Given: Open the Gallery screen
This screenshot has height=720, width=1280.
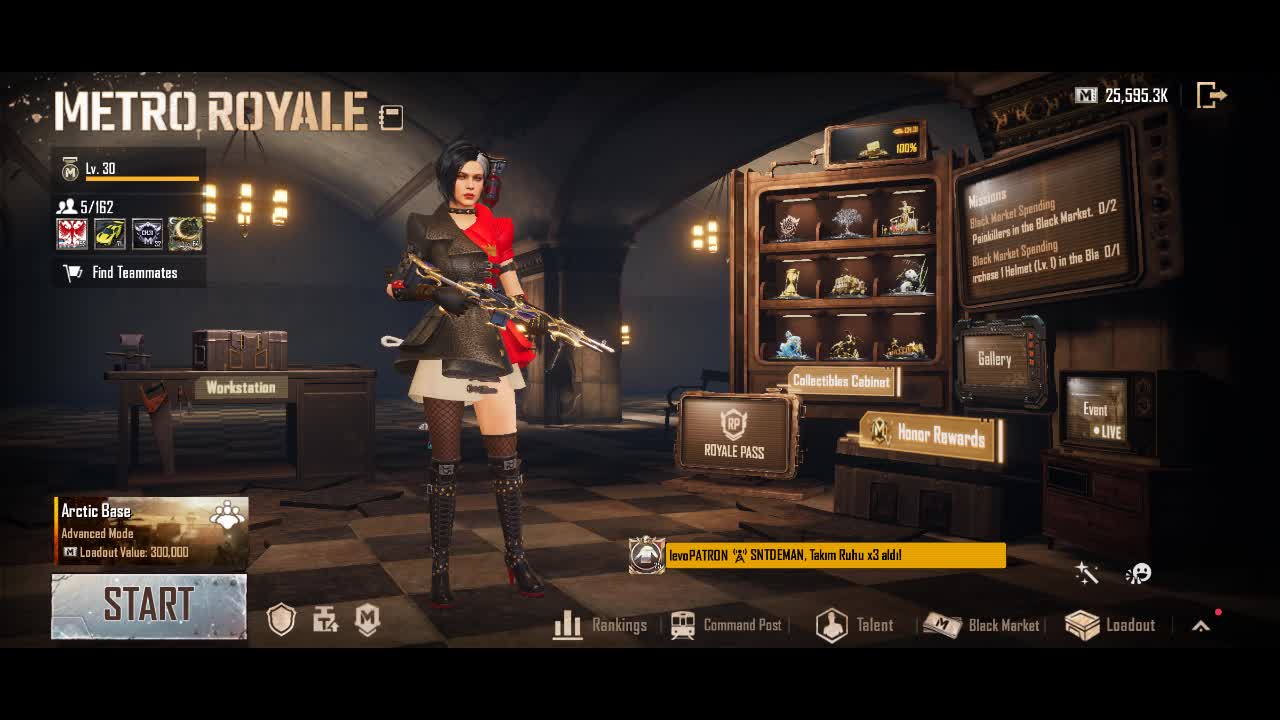Looking at the screenshot, I should point(995,360).
